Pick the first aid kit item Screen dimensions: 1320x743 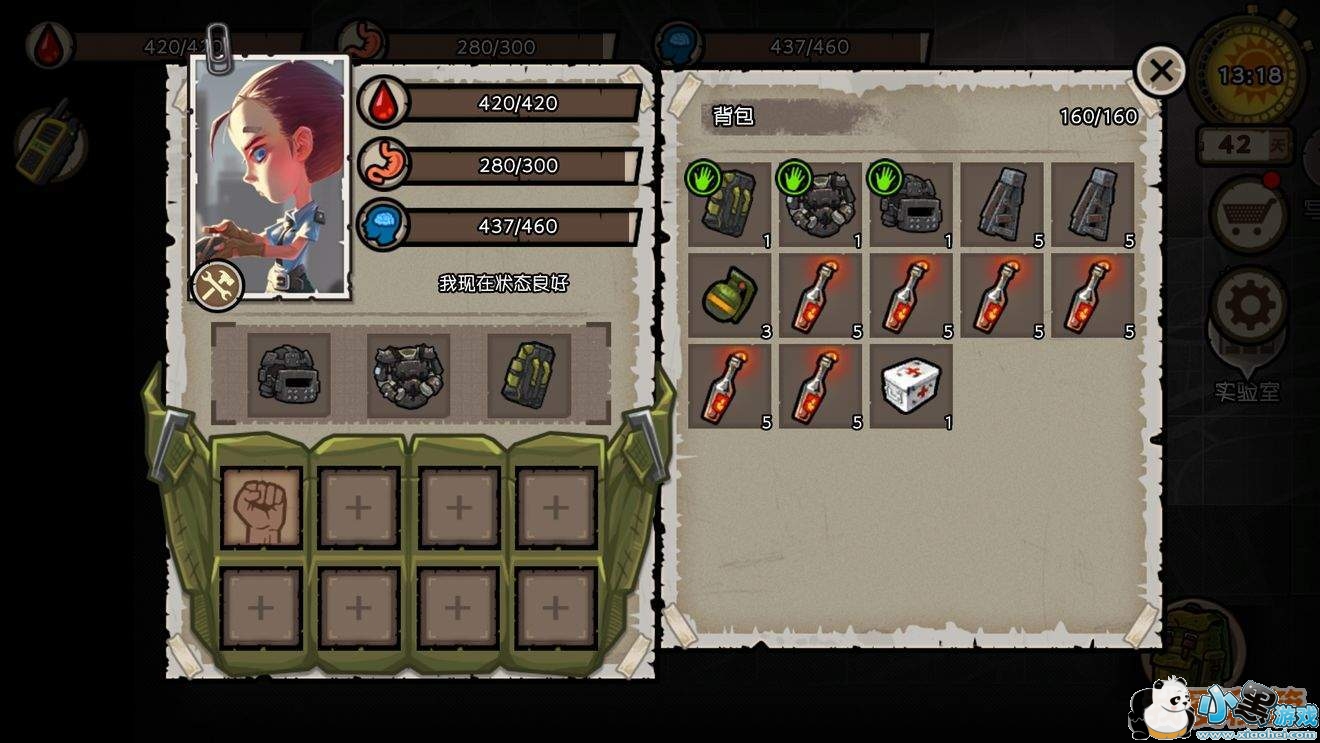tap(911, 385)
